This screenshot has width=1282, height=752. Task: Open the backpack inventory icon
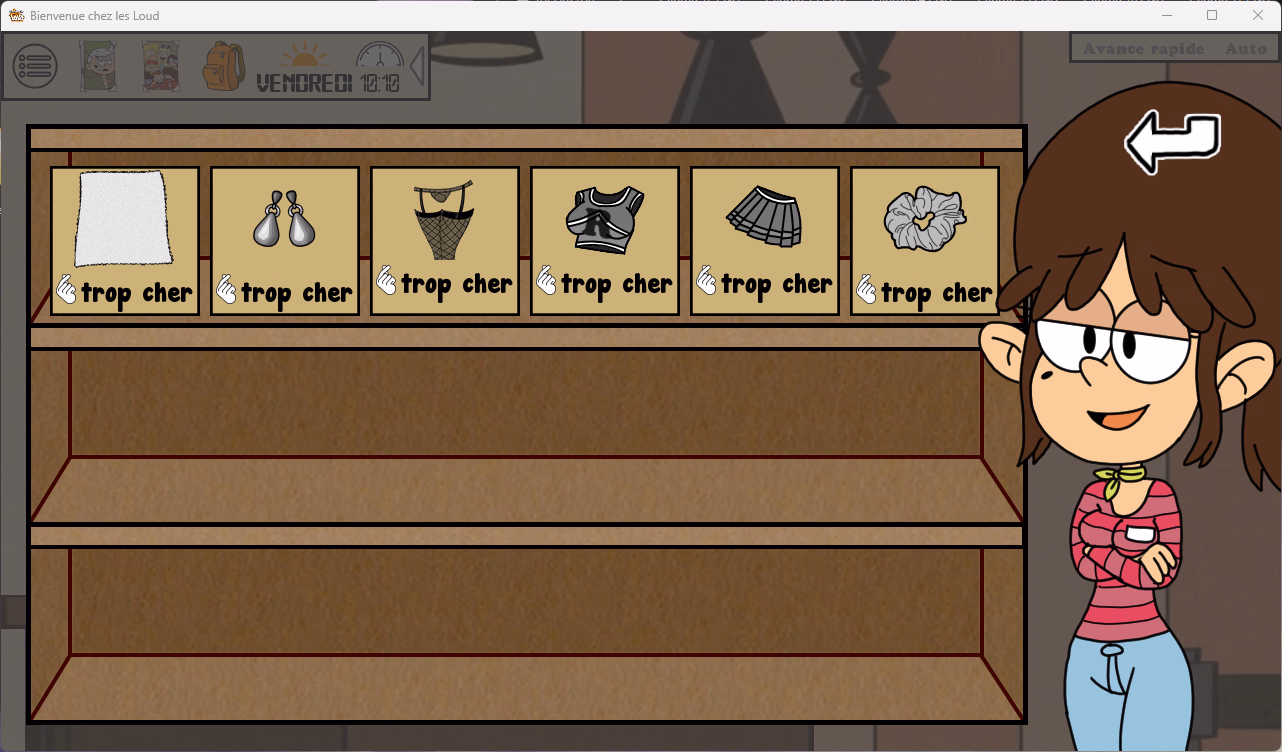click(221, 65)
